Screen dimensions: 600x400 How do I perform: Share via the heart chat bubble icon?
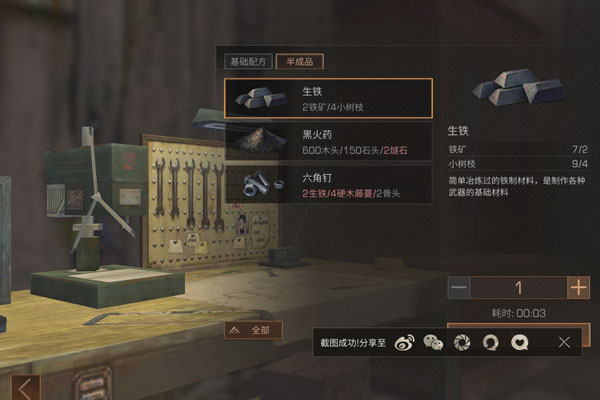pos(519,342)
